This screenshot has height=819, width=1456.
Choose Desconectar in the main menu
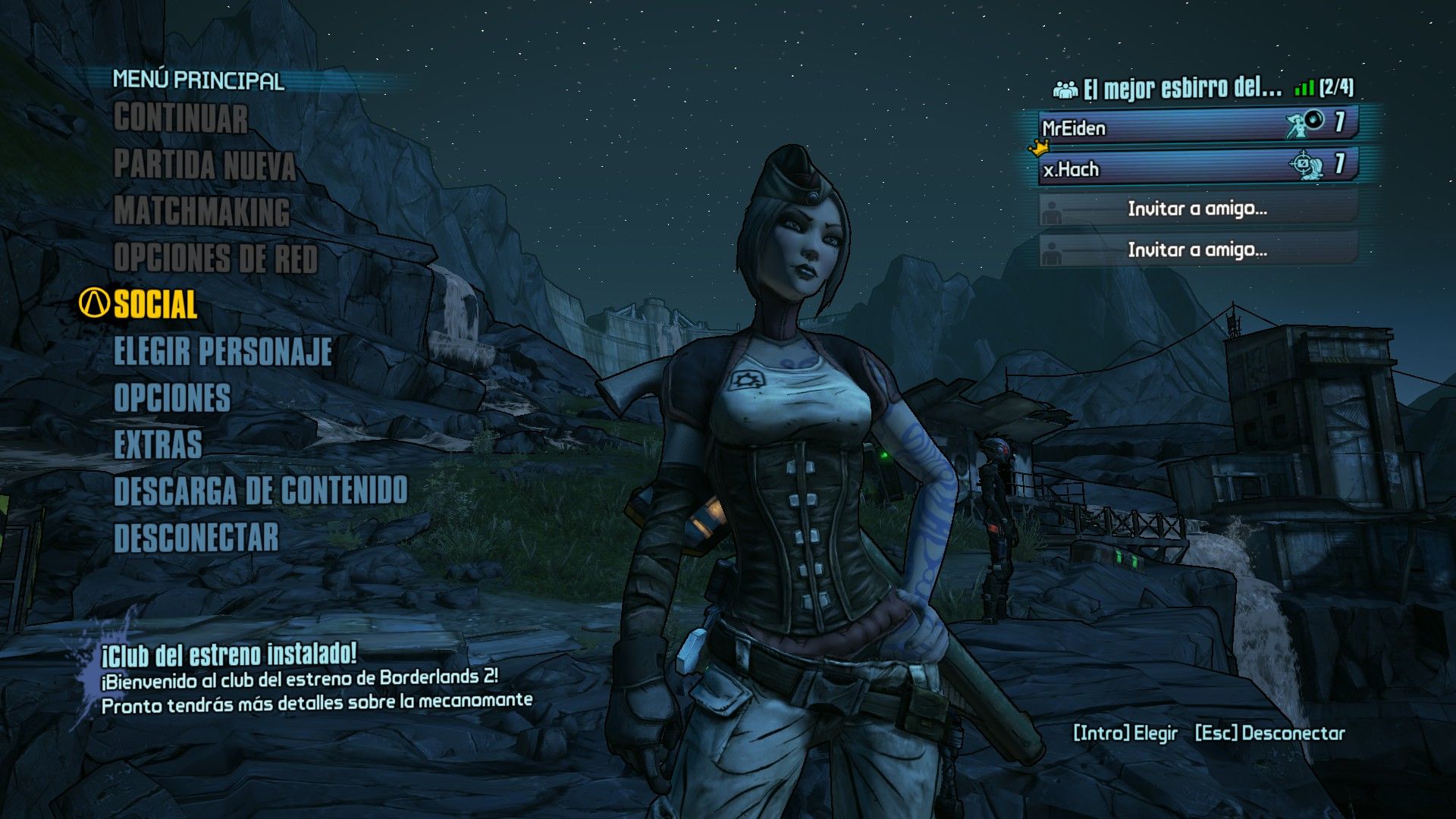click(196, 538)
